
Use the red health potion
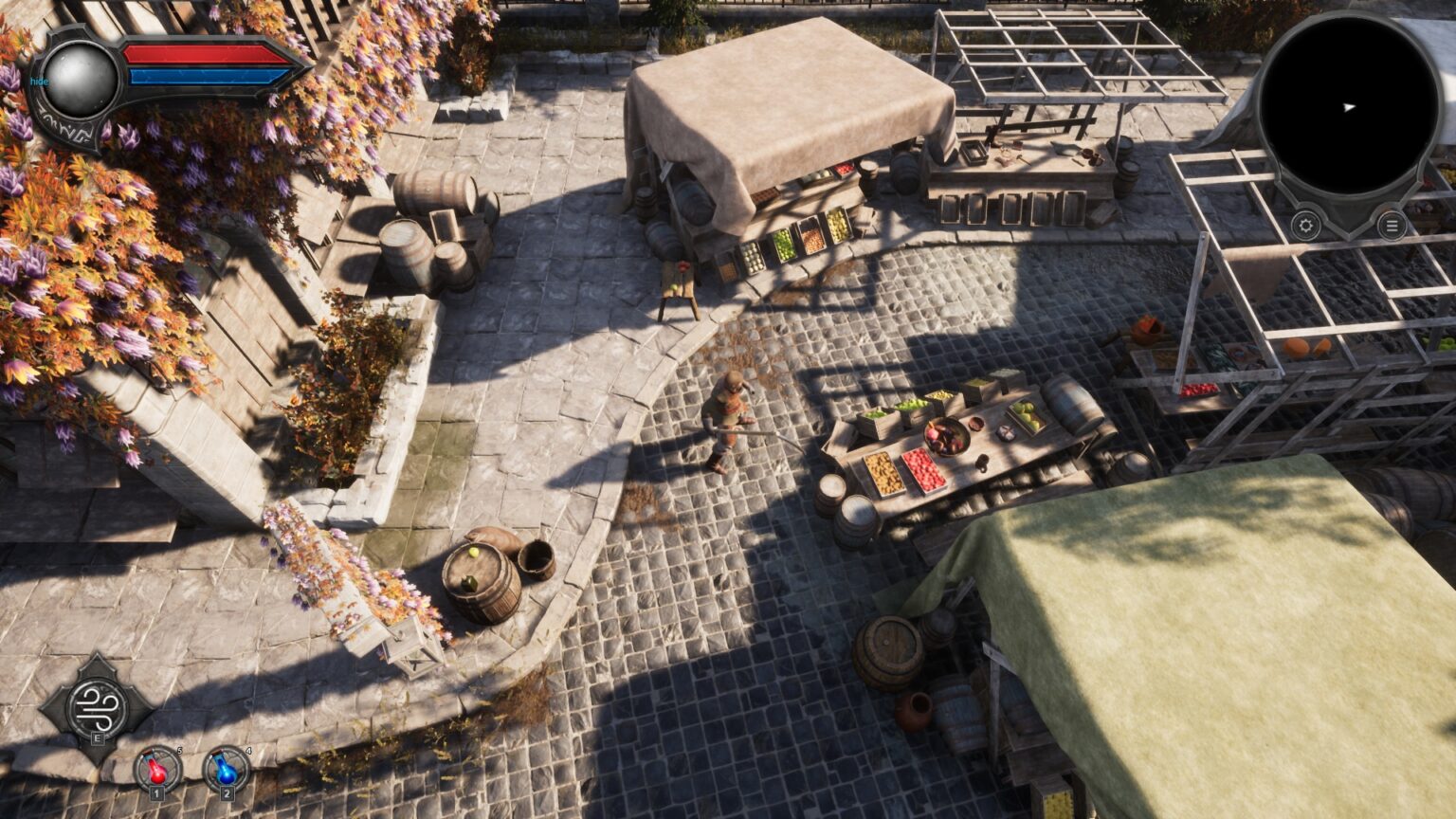157,769
